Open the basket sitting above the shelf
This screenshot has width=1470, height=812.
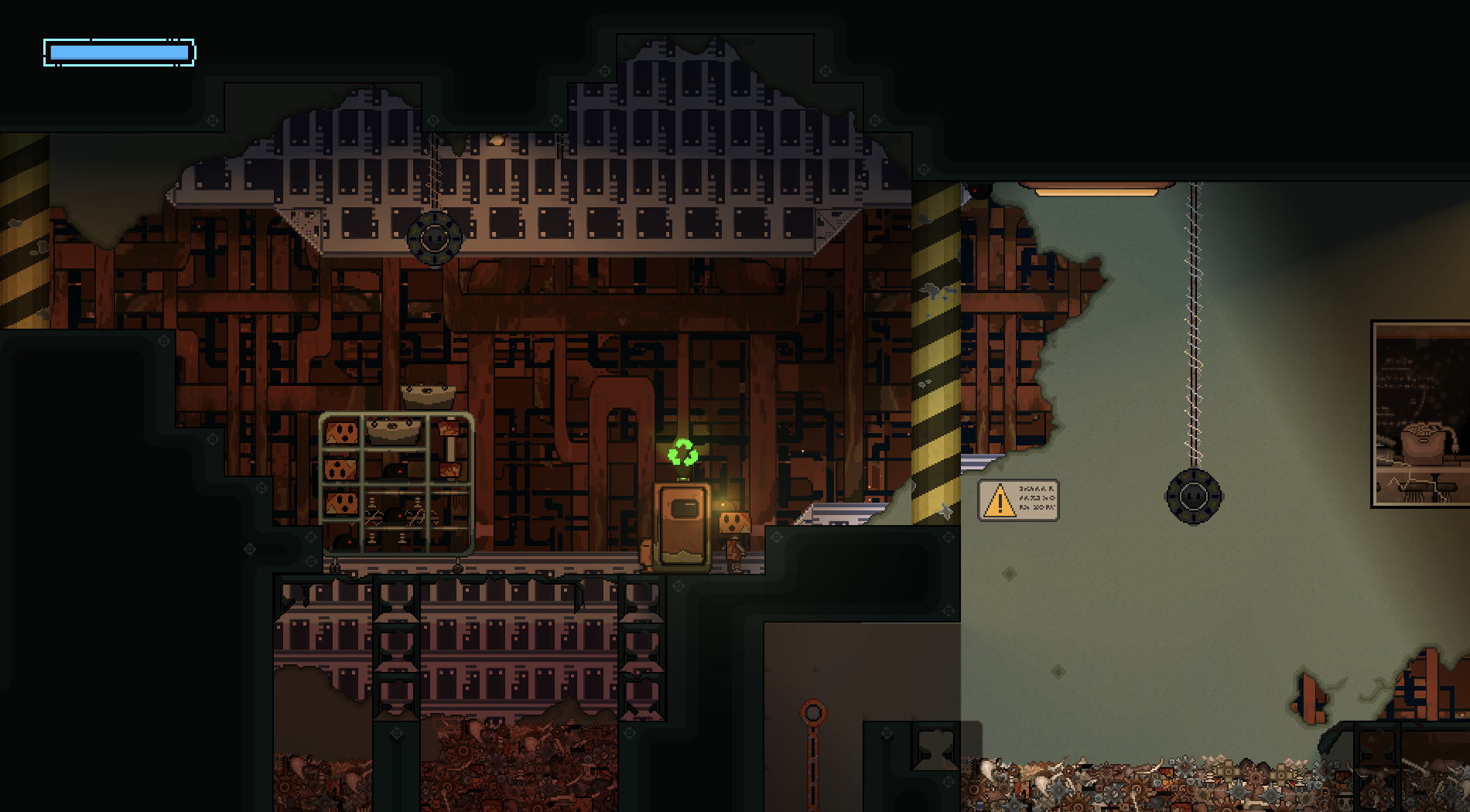426,394
